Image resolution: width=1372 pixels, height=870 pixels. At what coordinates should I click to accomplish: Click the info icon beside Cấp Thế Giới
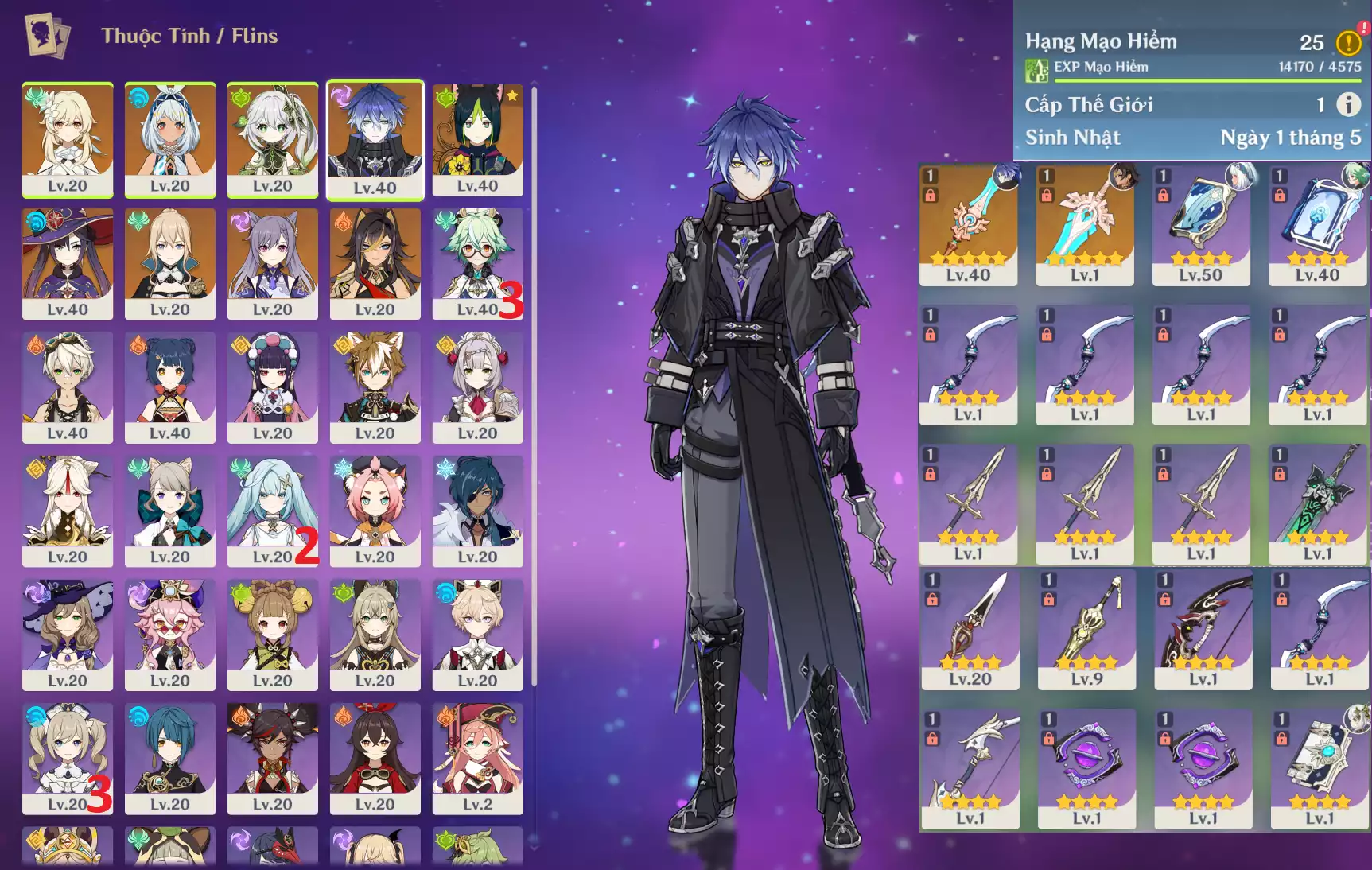point(1347,104)
